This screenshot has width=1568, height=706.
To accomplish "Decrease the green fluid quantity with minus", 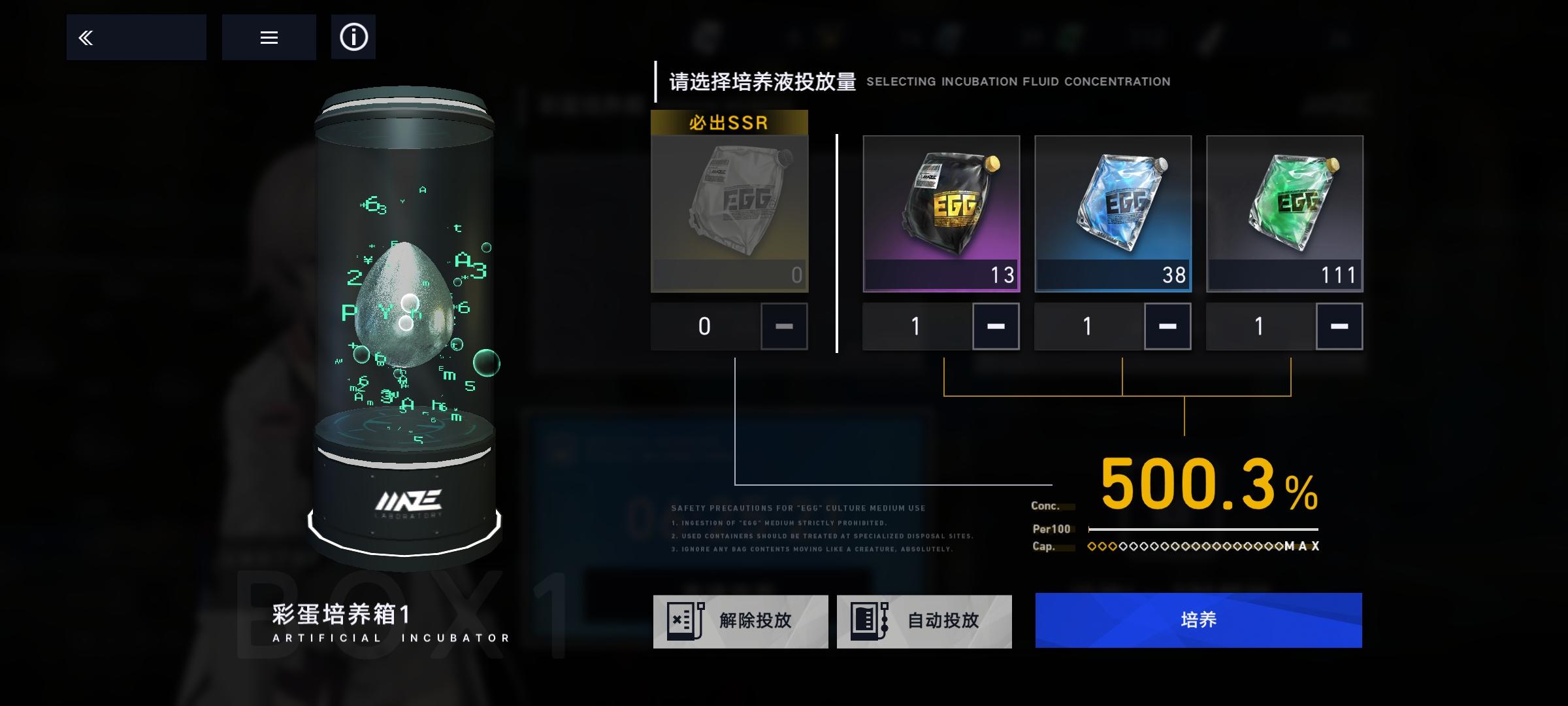I will tap(1339, 326).
